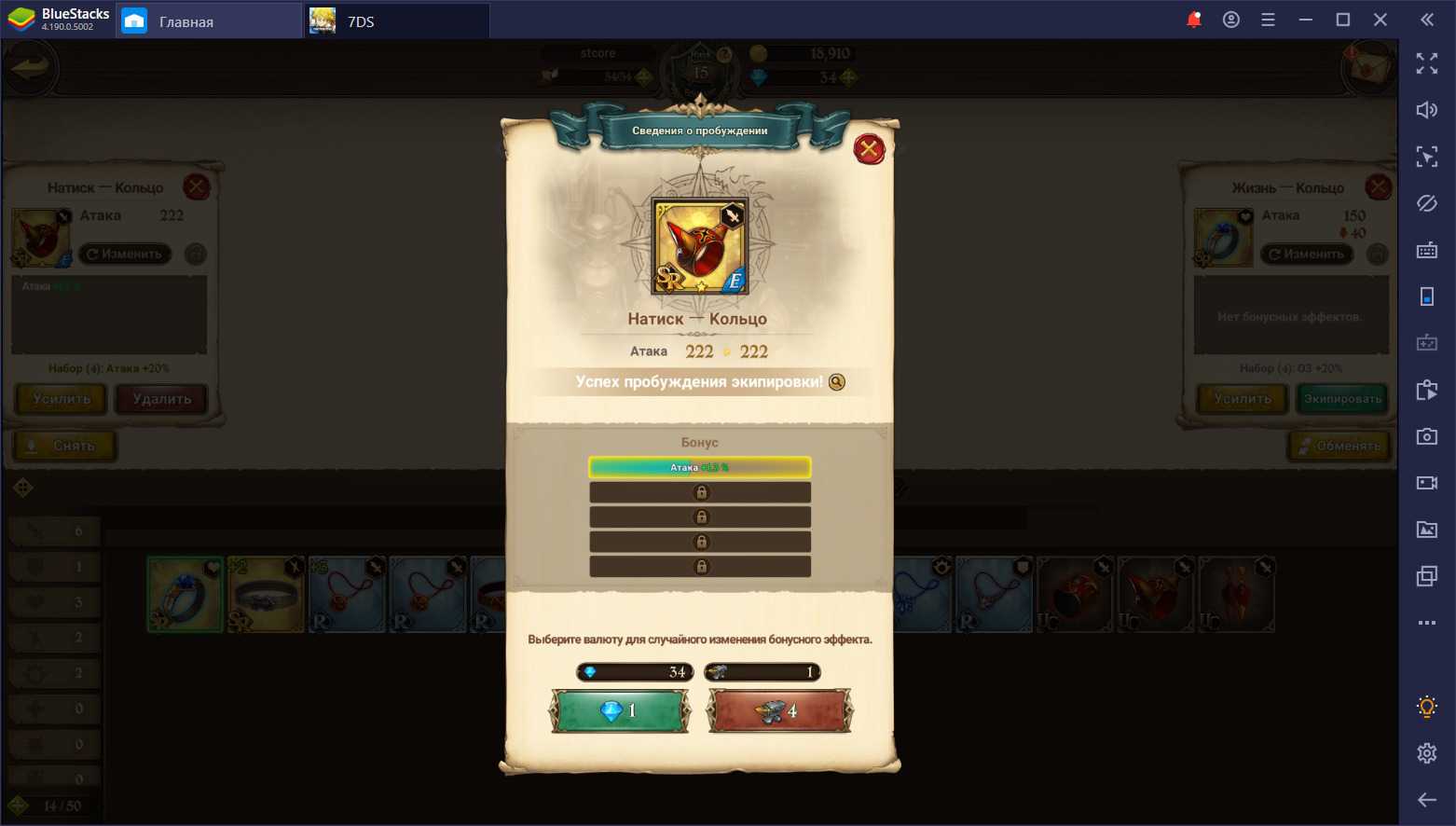The image size is (1456, 826).
Task: Click Изменить on the Жизнь ring panel
Action: tap(1306, 254)
